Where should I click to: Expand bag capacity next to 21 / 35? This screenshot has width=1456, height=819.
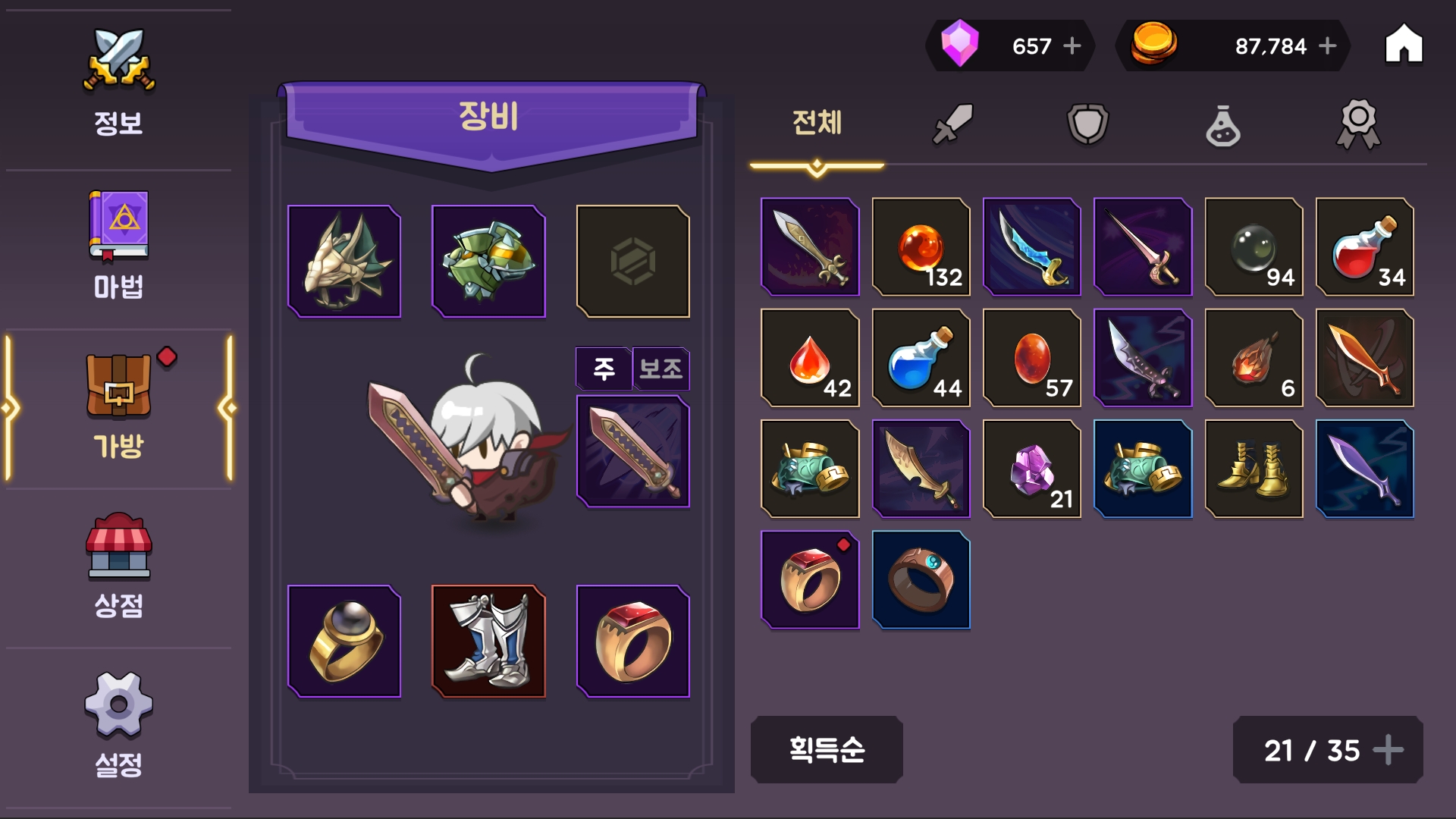tap(1389, 750)
